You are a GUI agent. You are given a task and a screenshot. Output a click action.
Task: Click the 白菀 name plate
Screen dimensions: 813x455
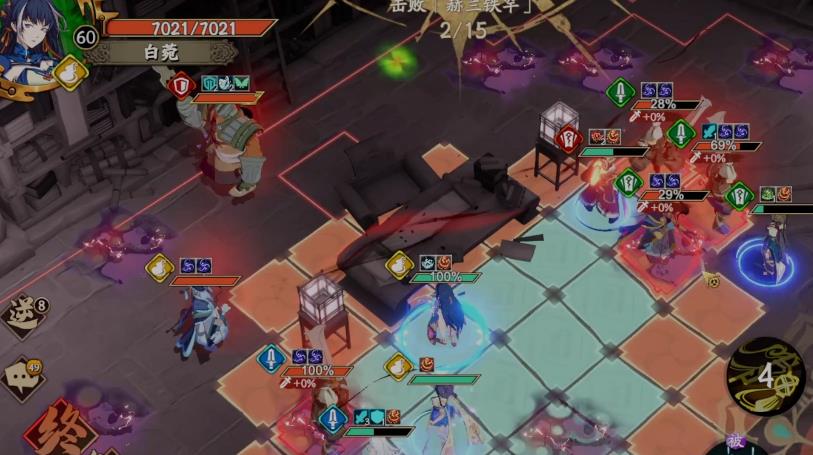tap(160, 51)
